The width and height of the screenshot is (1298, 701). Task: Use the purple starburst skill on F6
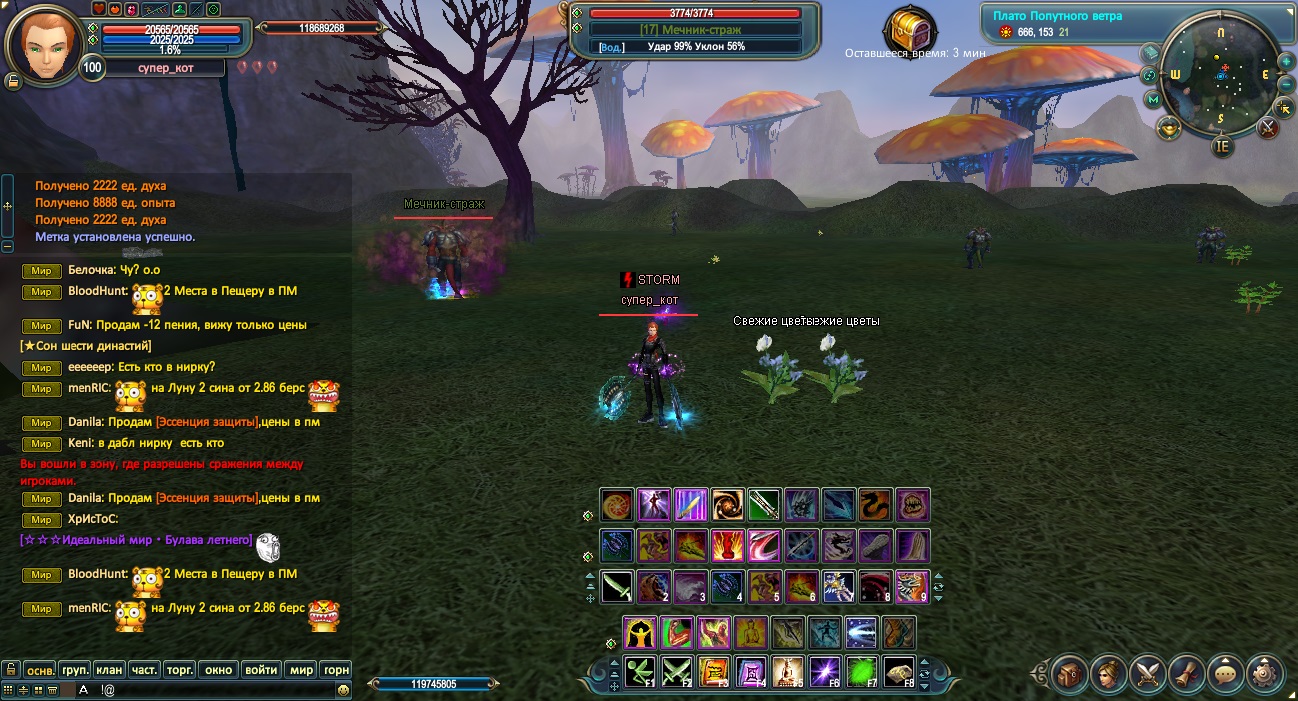[x=823, y=671]
